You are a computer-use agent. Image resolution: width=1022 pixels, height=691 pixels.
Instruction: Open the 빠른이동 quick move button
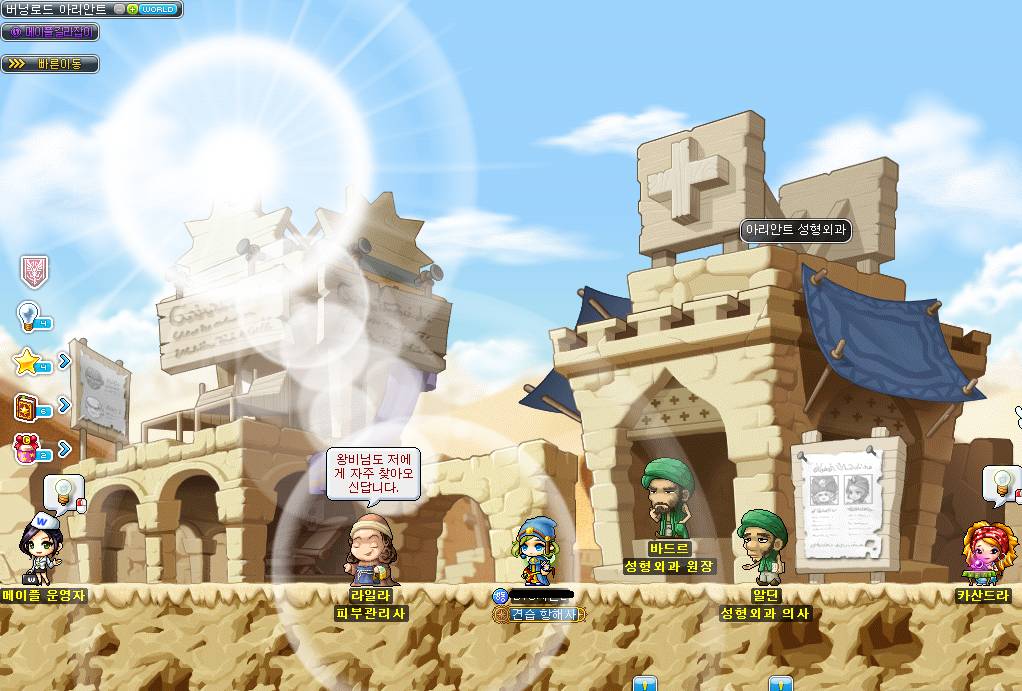click(x=50, y=64)
